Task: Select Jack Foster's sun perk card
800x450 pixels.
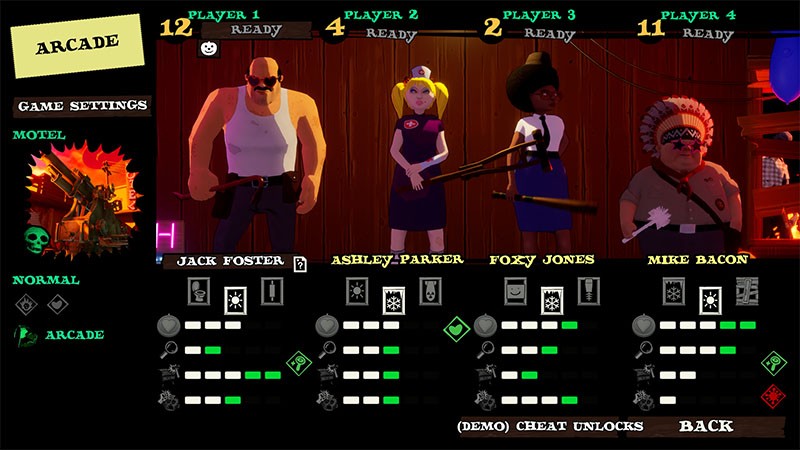Action: coord(236,297)
